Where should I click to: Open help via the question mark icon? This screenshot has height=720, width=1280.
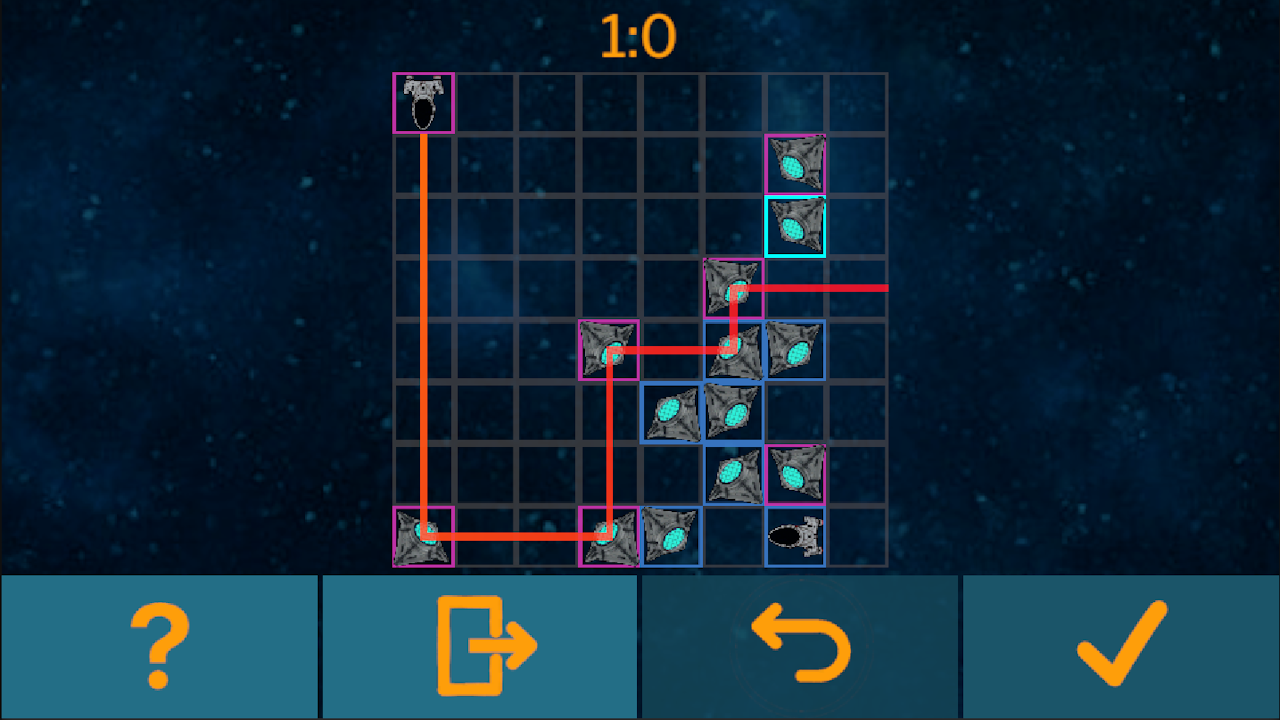(160, 645)
